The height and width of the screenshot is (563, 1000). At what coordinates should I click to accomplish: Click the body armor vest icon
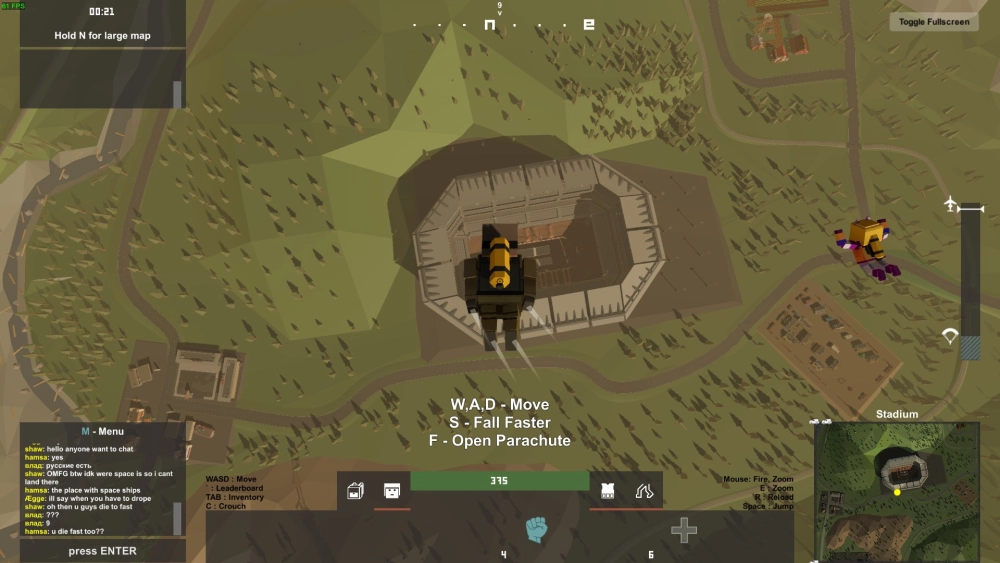(x=607, y=491)
